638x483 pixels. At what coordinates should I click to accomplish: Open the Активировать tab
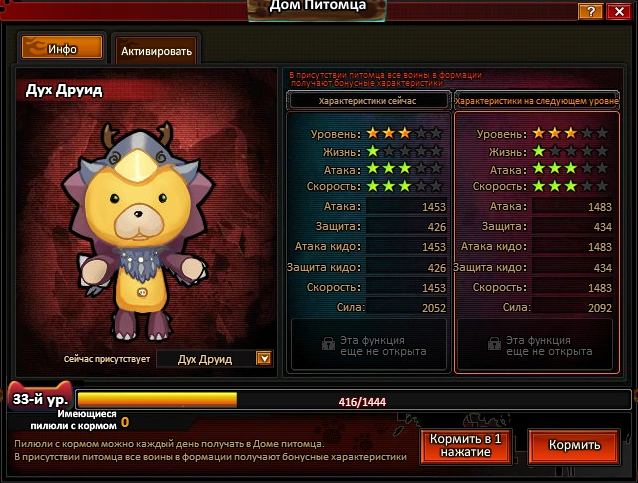tap(155, 49)
